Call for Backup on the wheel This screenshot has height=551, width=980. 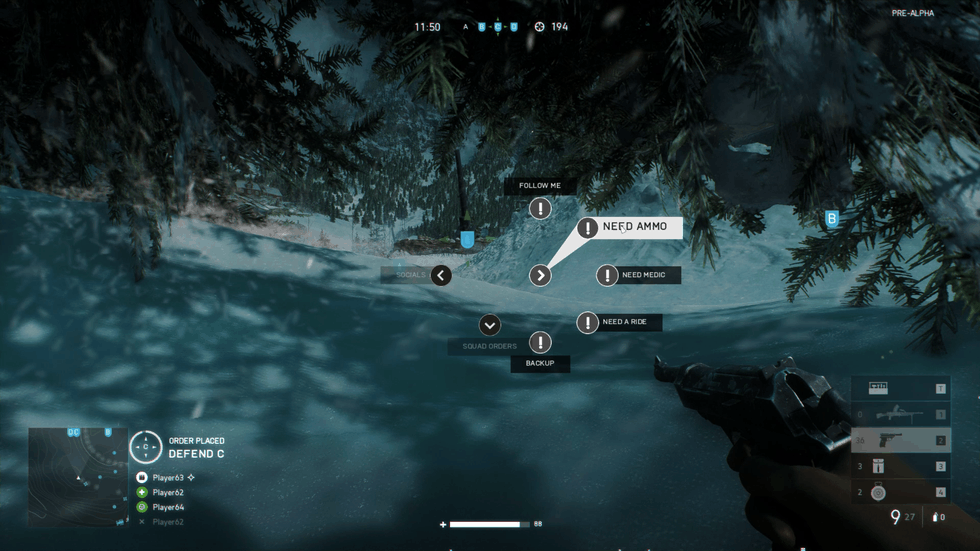point(540,343)
